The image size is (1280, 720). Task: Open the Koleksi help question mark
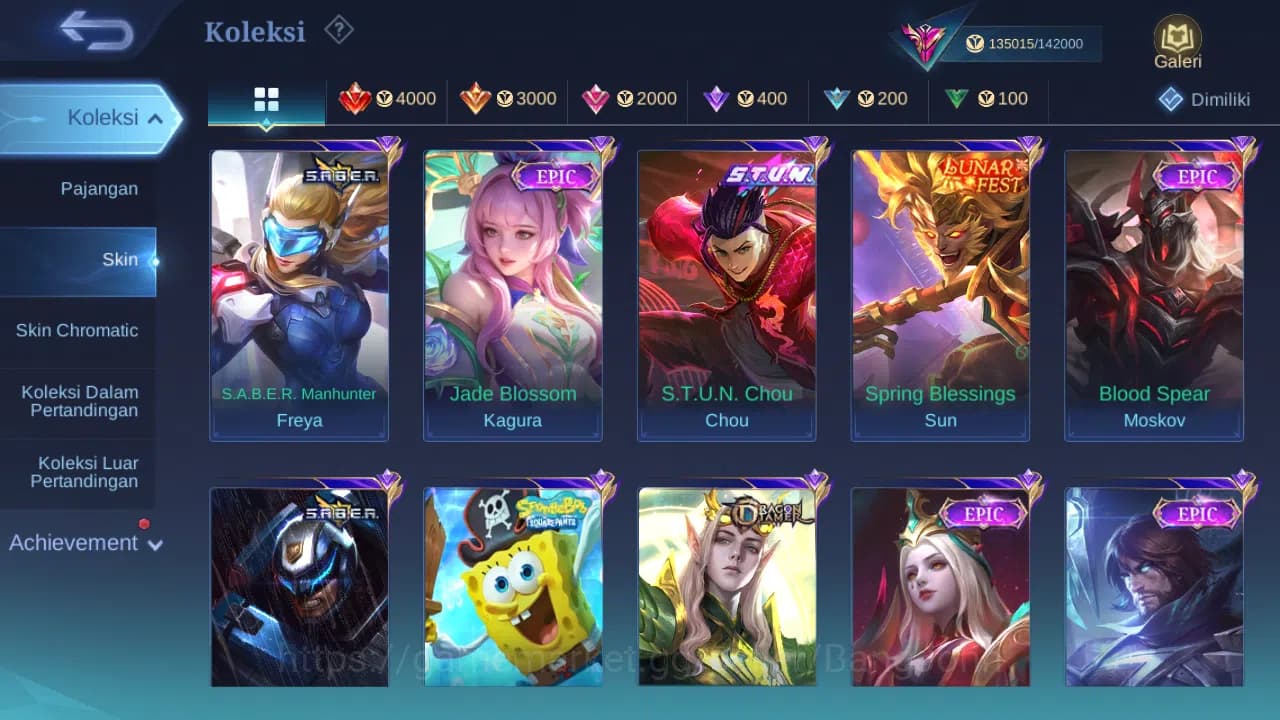339,30
